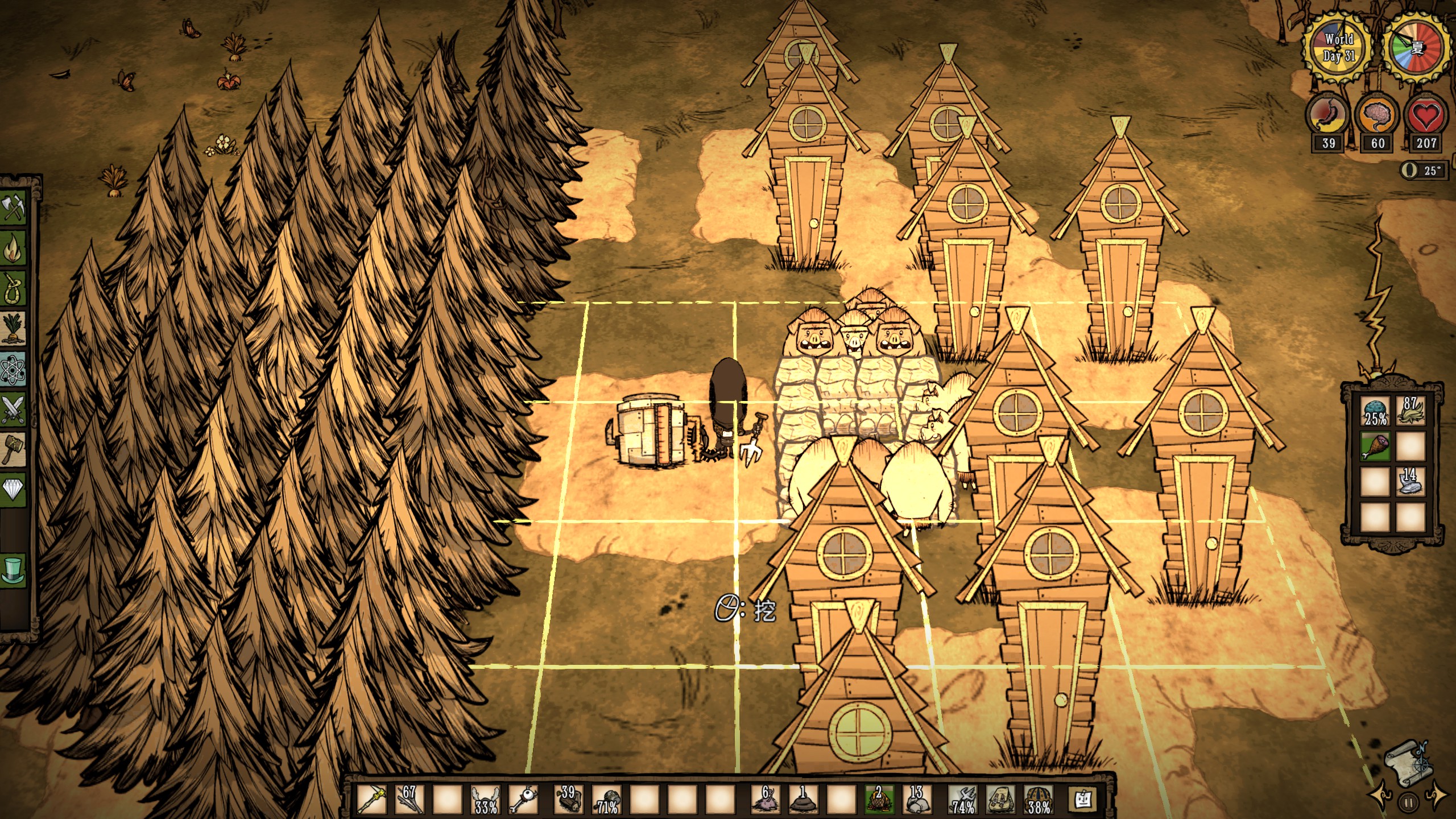Screen dimensions: 1456x819
Task: Open the diamond Refine crafting tab
Action: tap(14, 489)
